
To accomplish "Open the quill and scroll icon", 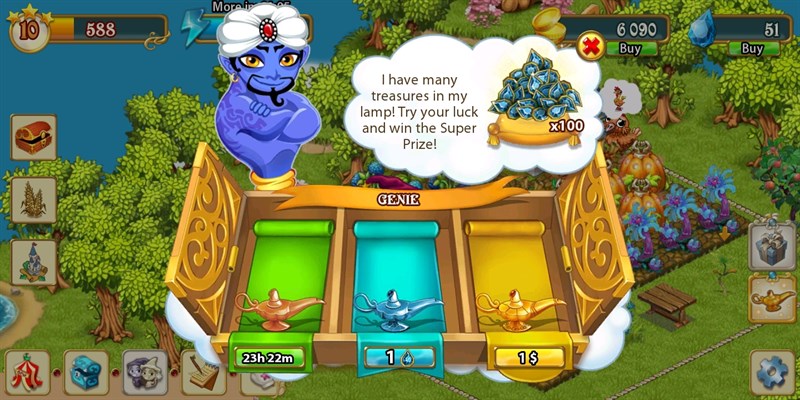I will click(x=204, y=374).
